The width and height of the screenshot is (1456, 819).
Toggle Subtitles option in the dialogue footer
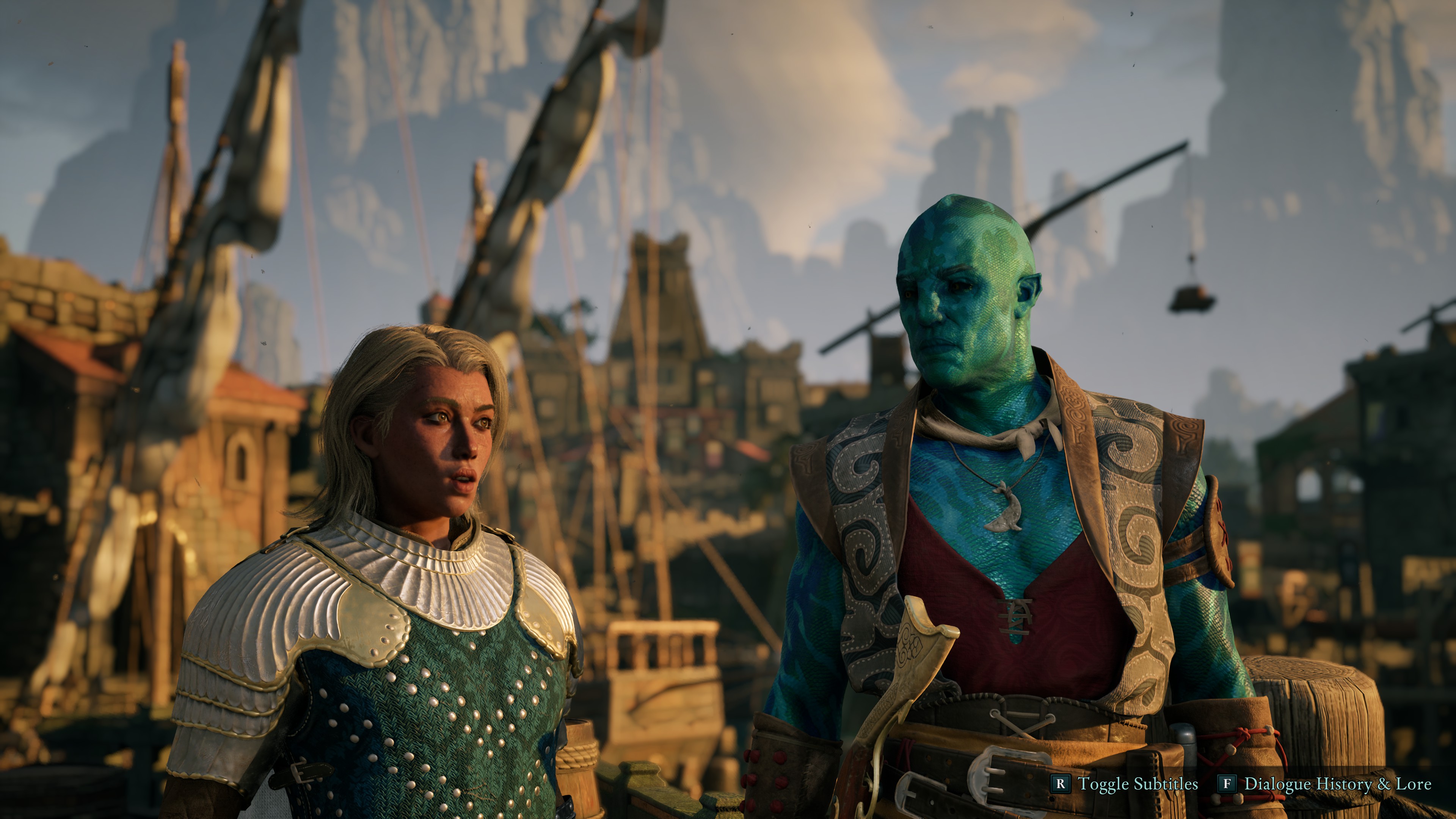[1124, 784]
